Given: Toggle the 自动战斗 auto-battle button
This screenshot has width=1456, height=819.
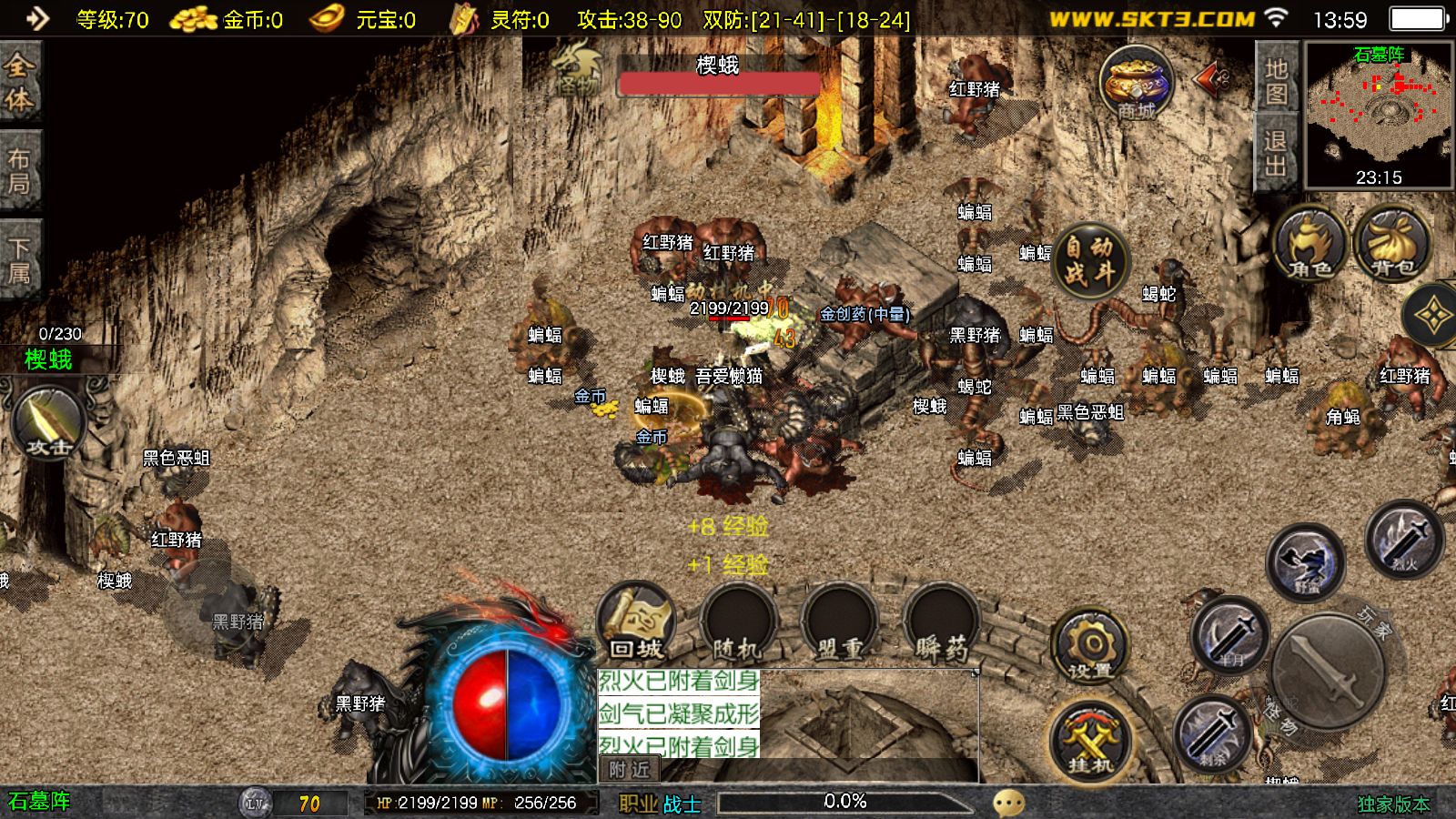Looking at the screenshot, I should [1090, 259].
